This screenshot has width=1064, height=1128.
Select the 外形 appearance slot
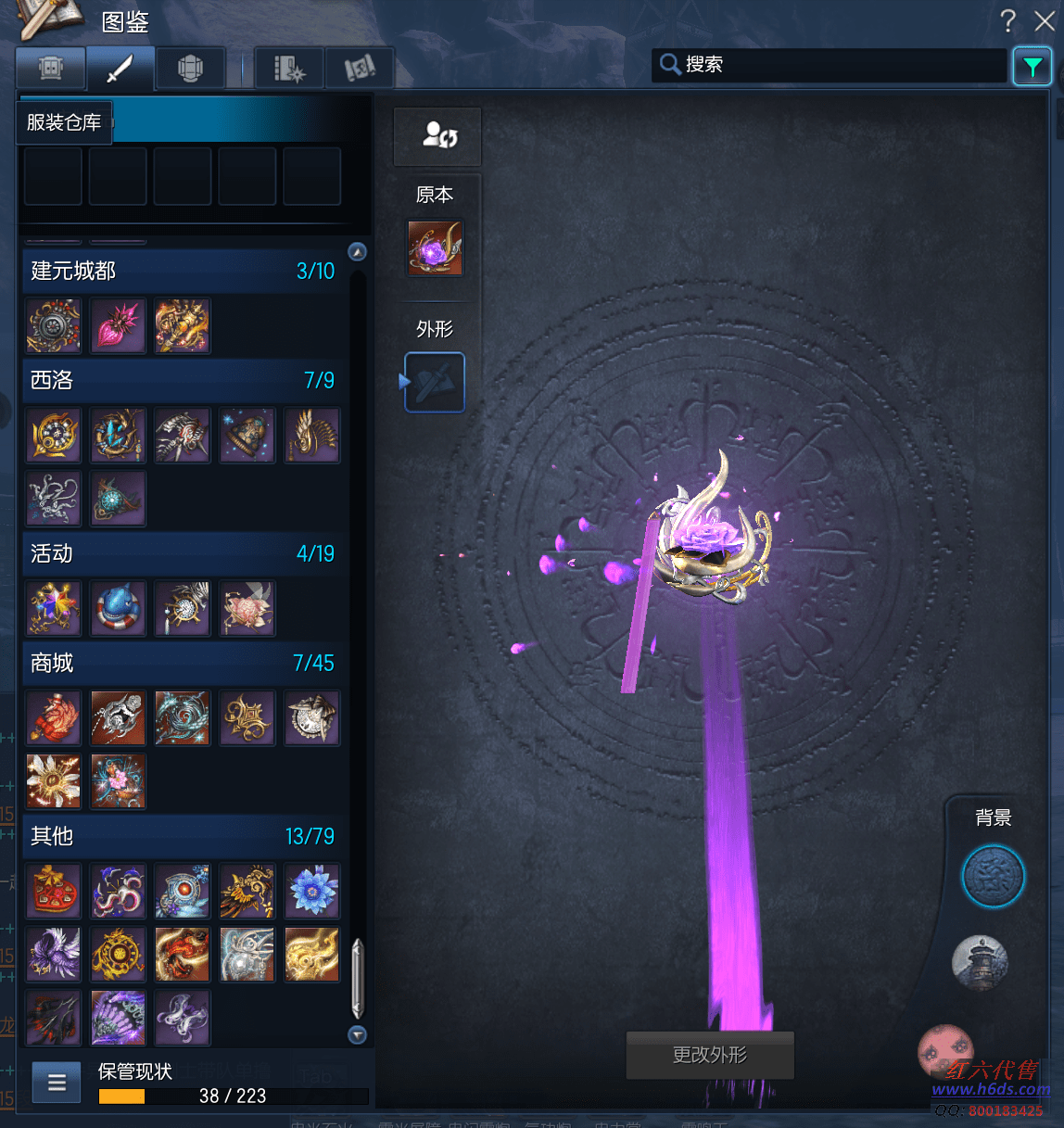[435, 382]
